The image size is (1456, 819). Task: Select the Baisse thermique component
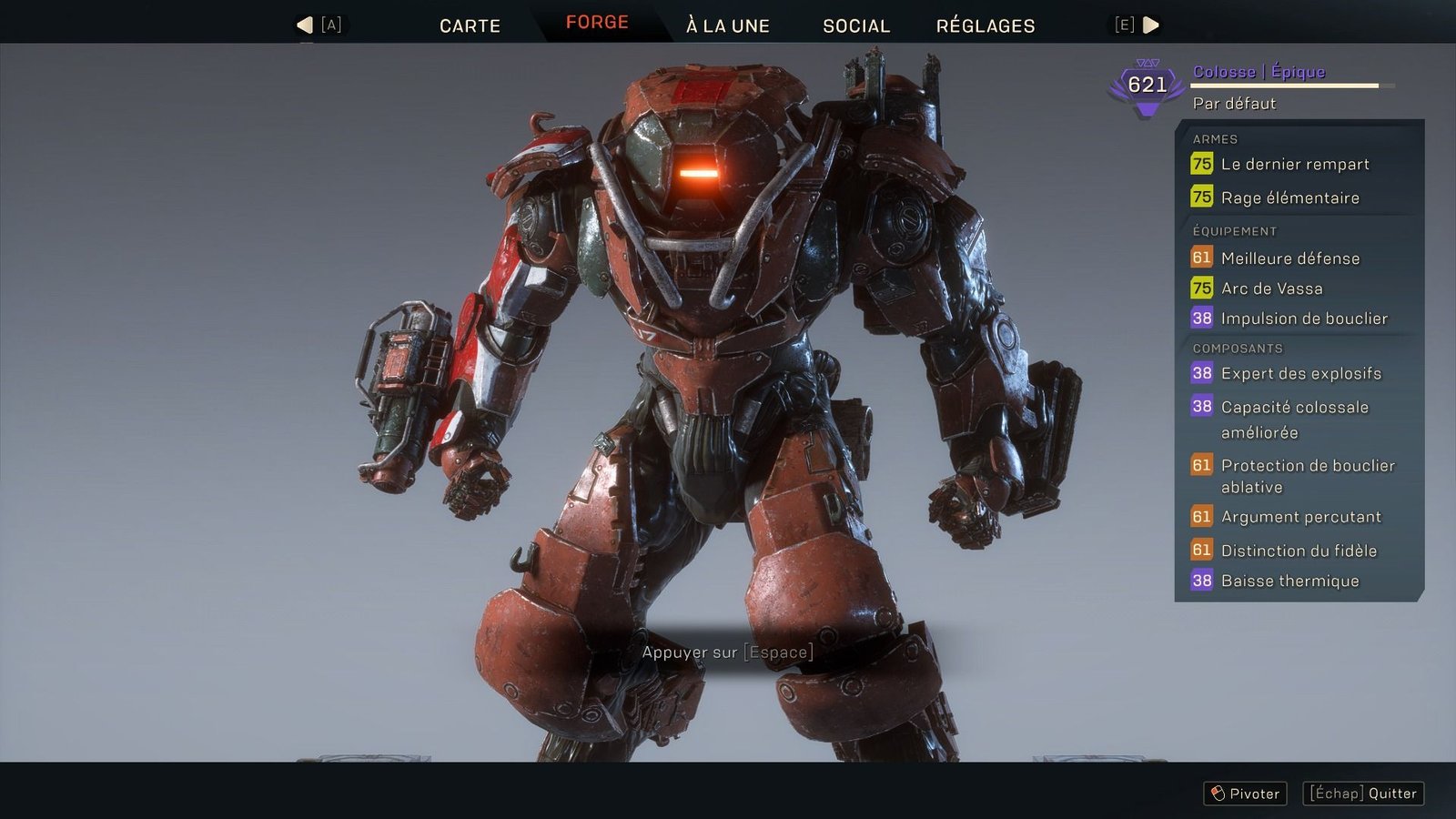pyautogui.click(x=1289, y=581)
